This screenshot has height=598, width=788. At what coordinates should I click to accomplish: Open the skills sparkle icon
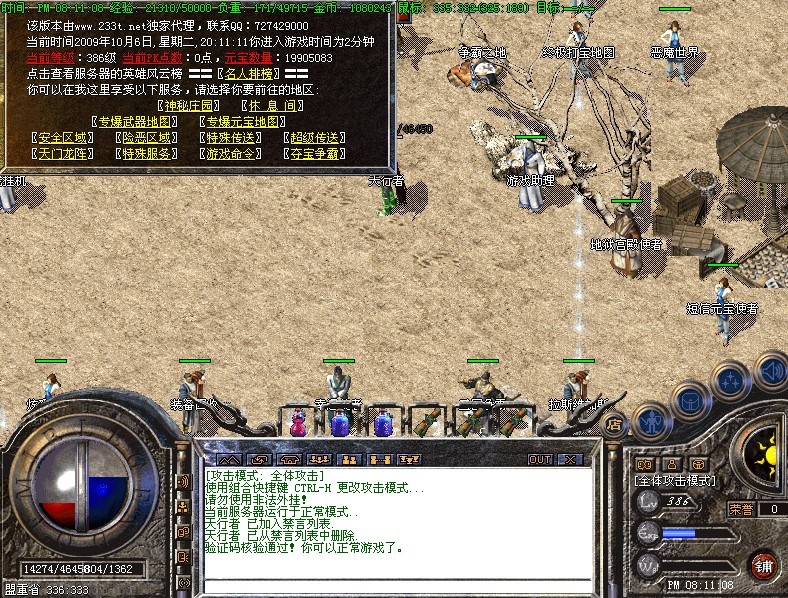pyautogui.click(x=733, y=380)
